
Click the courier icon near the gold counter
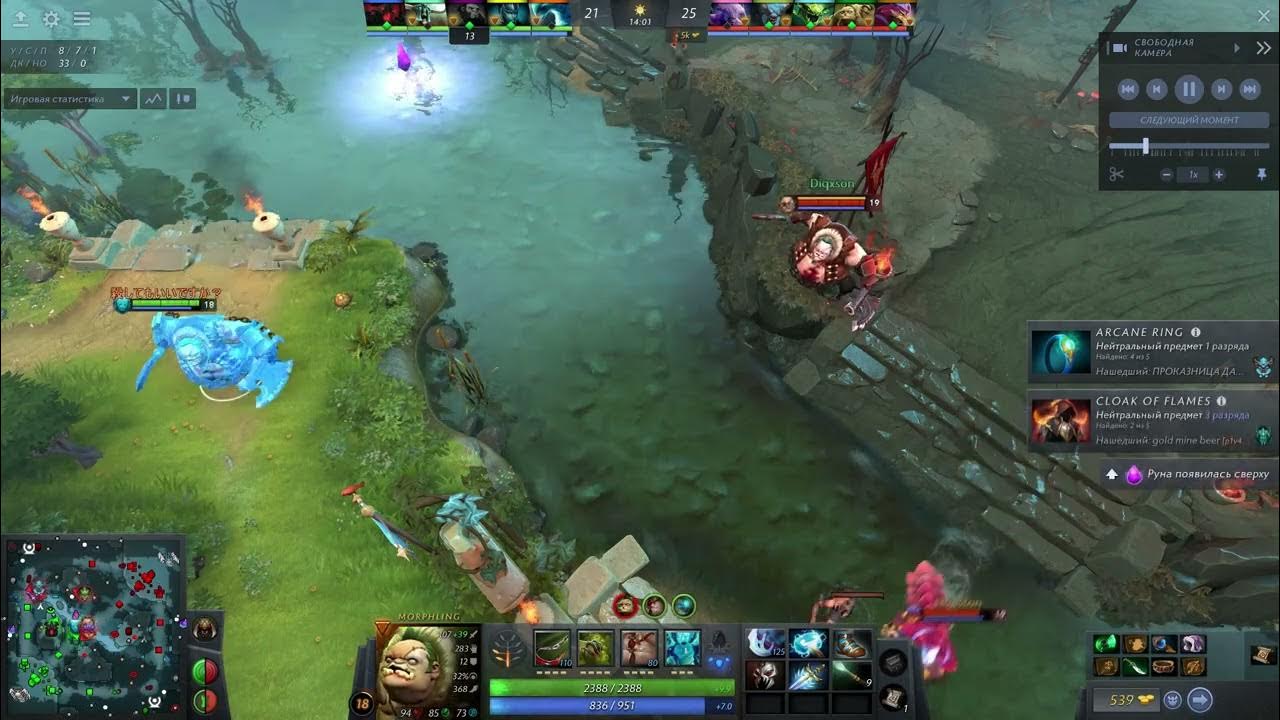[1173, 700]
